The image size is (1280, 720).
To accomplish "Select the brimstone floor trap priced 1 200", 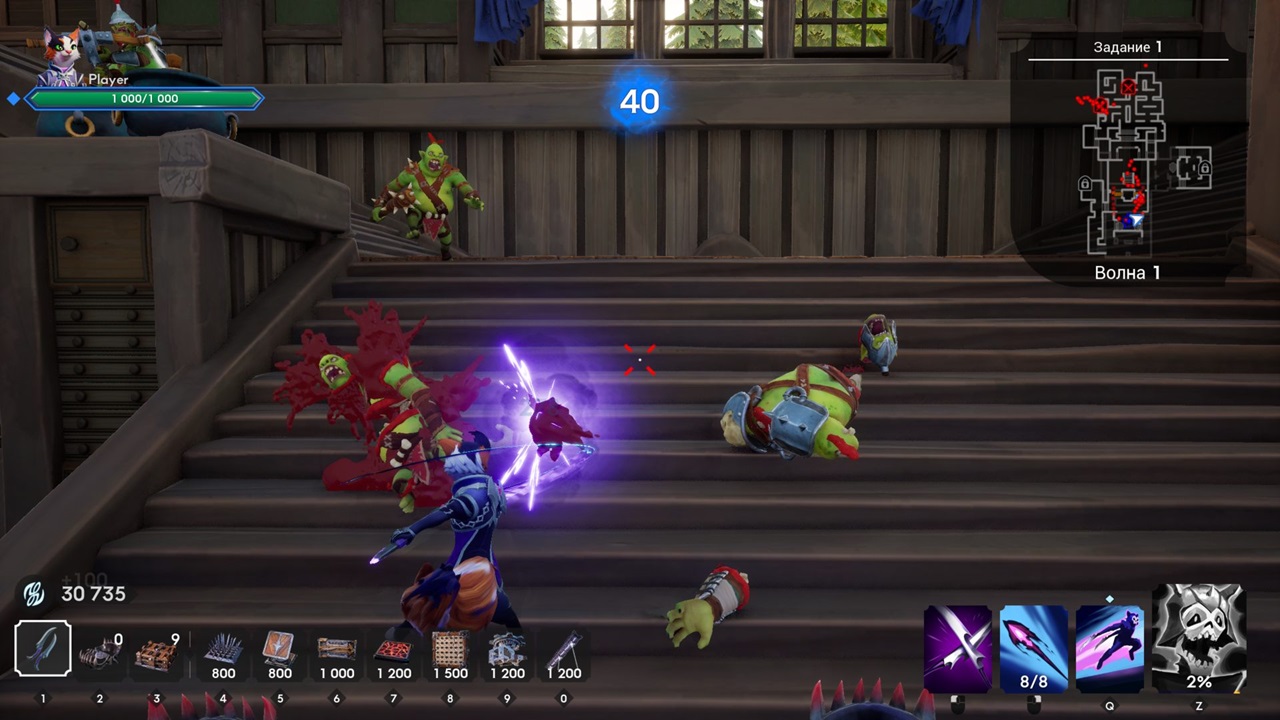I will click(x=393, y=648).
